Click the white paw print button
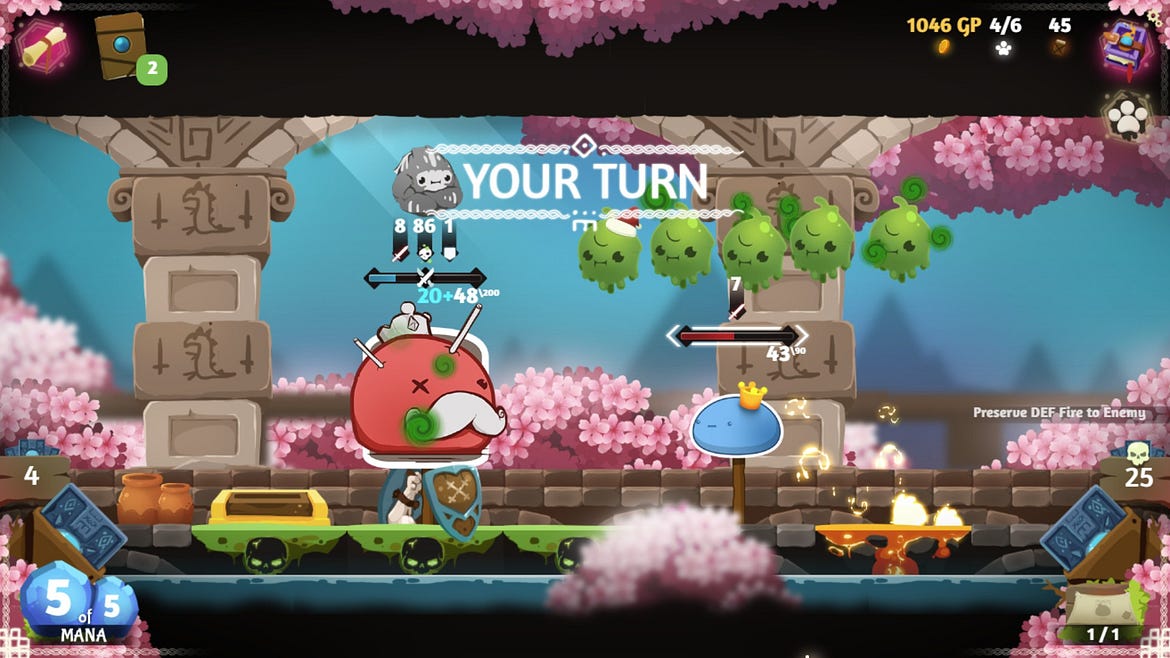1170x658 pixels. [1129, 117]
